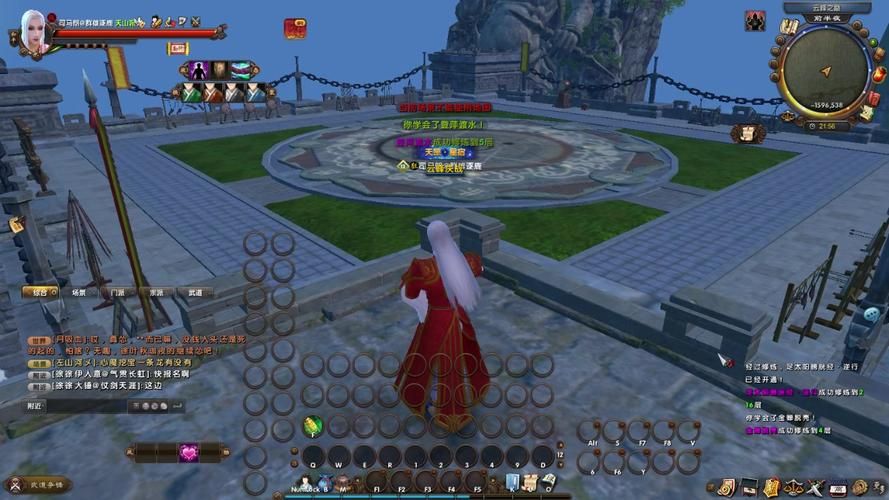Switch to the 武道 chat tab
This screenshot has height=500, width=889.
[194, 293]
